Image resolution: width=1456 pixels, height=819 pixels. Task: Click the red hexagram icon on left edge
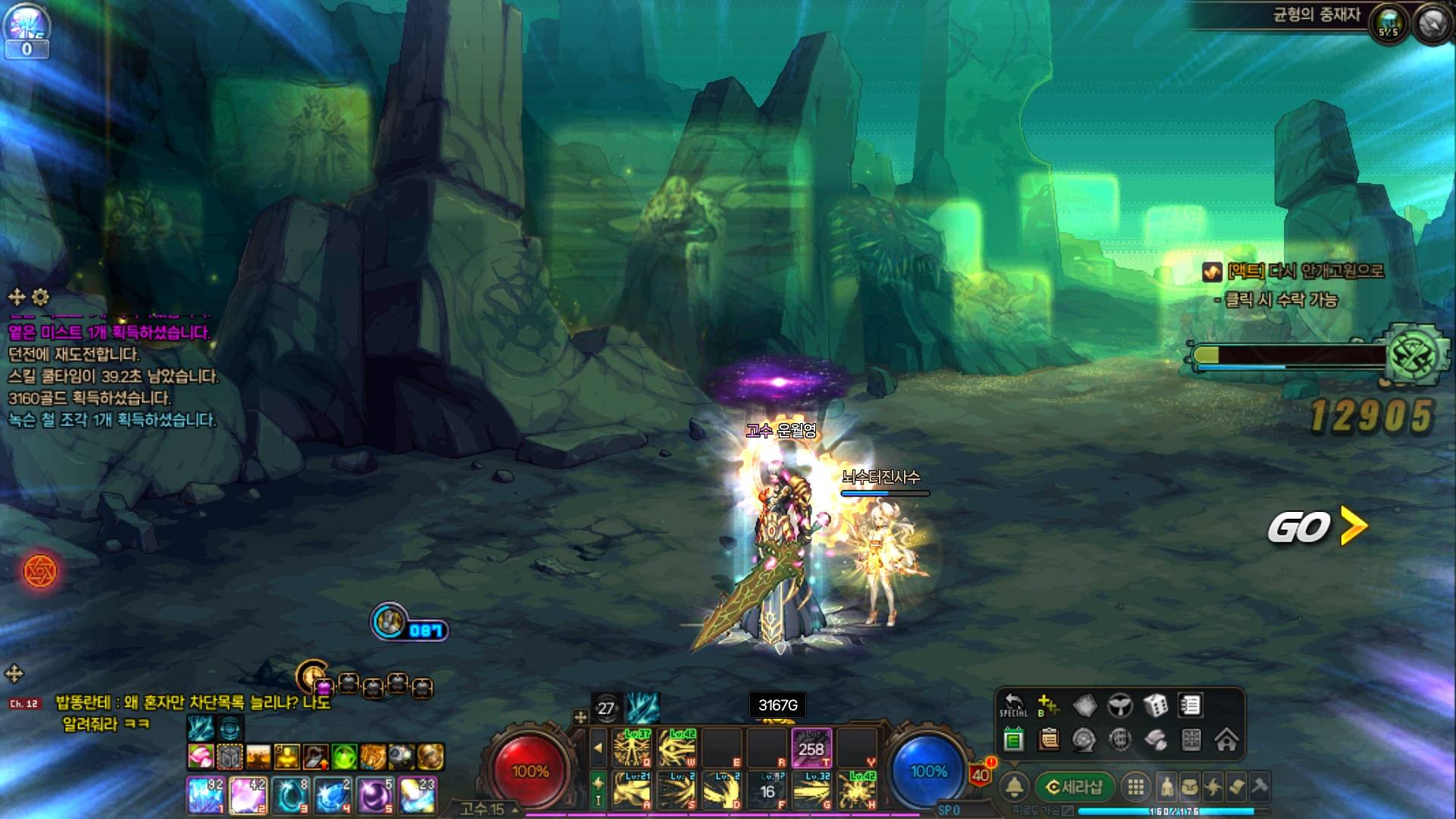tap(40, 571)
